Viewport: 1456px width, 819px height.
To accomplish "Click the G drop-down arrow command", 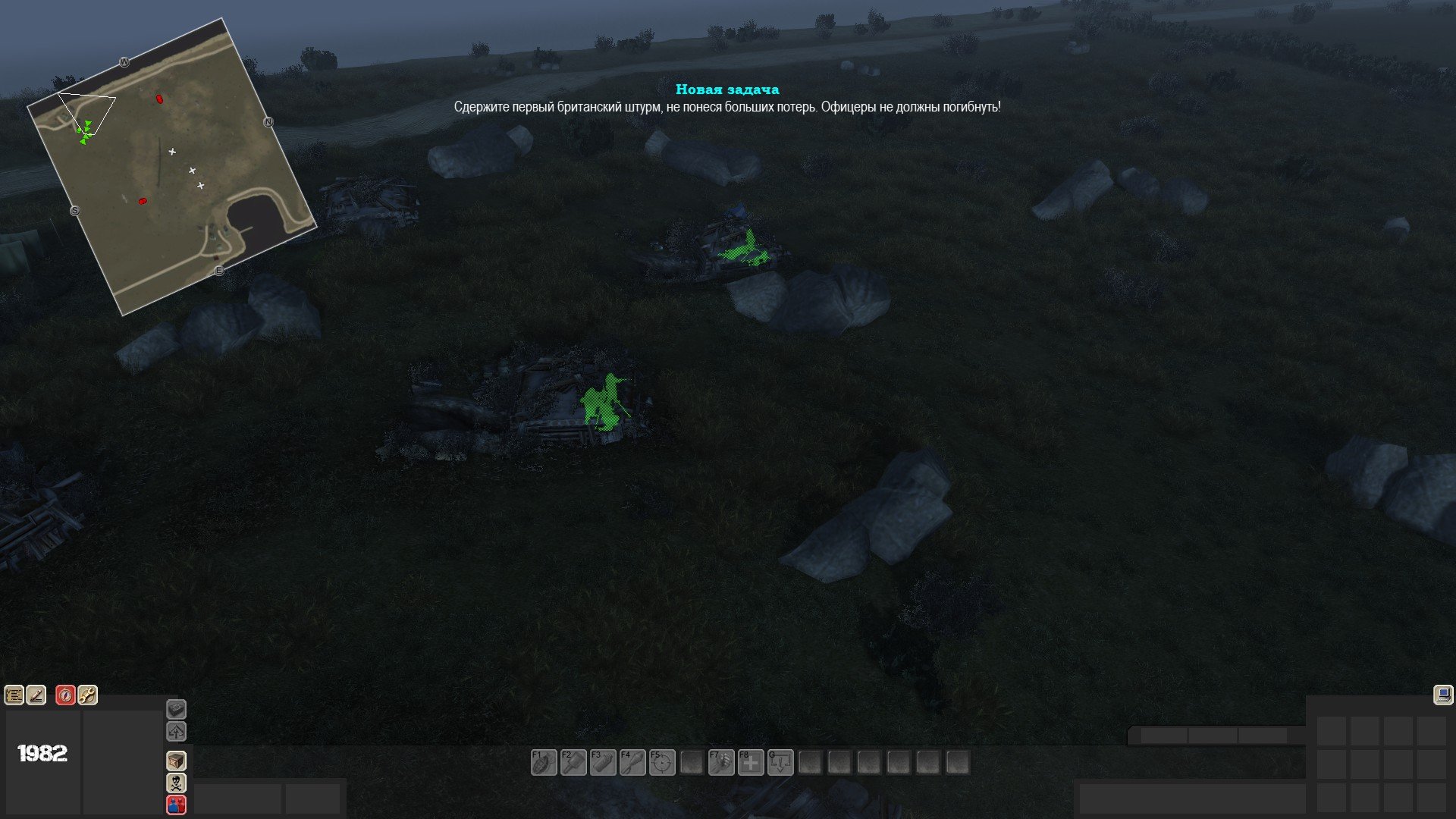I will pyautogui.click(x=780, y=762).
